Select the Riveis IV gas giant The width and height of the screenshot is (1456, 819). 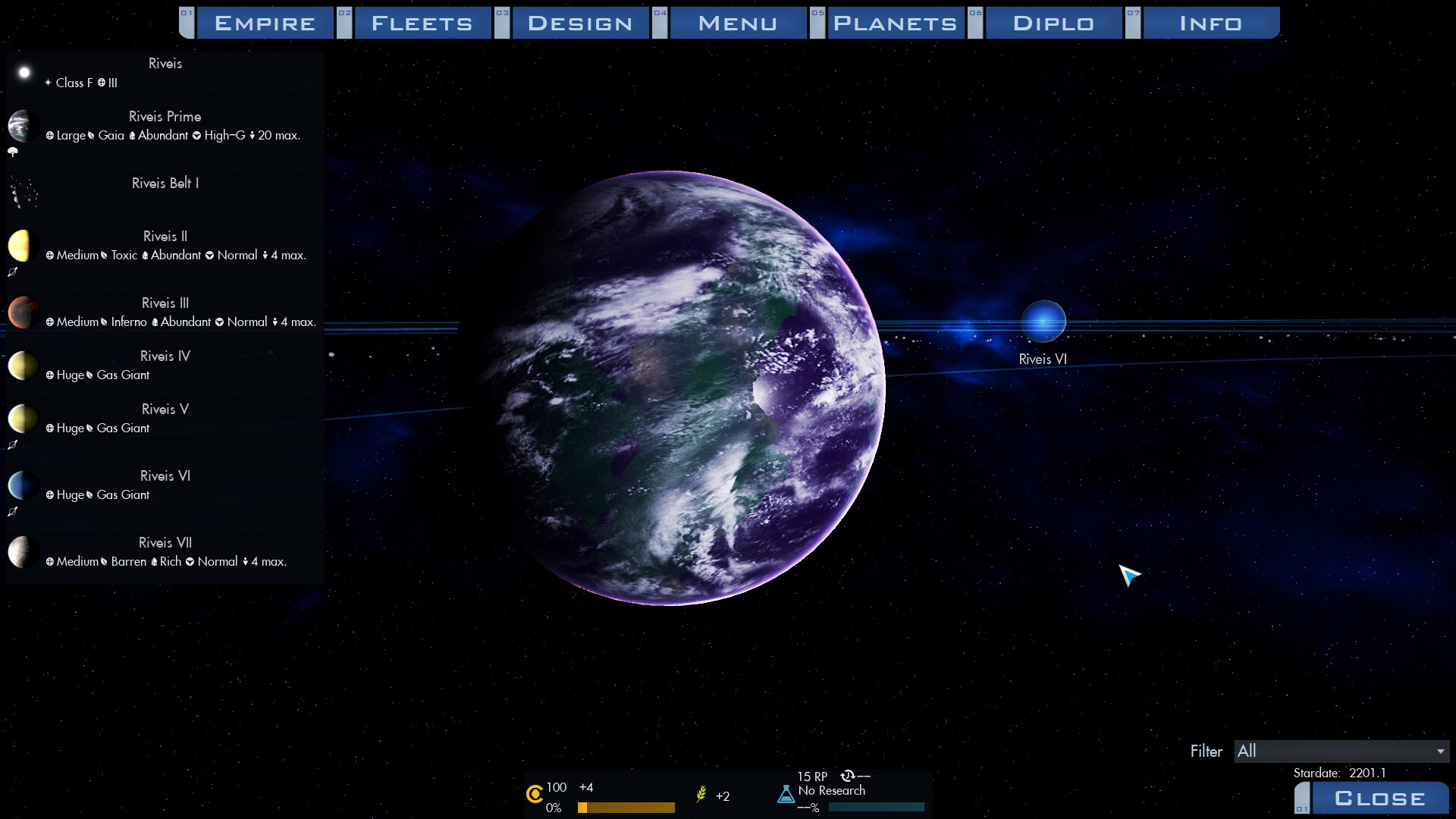tap(165, 366)
